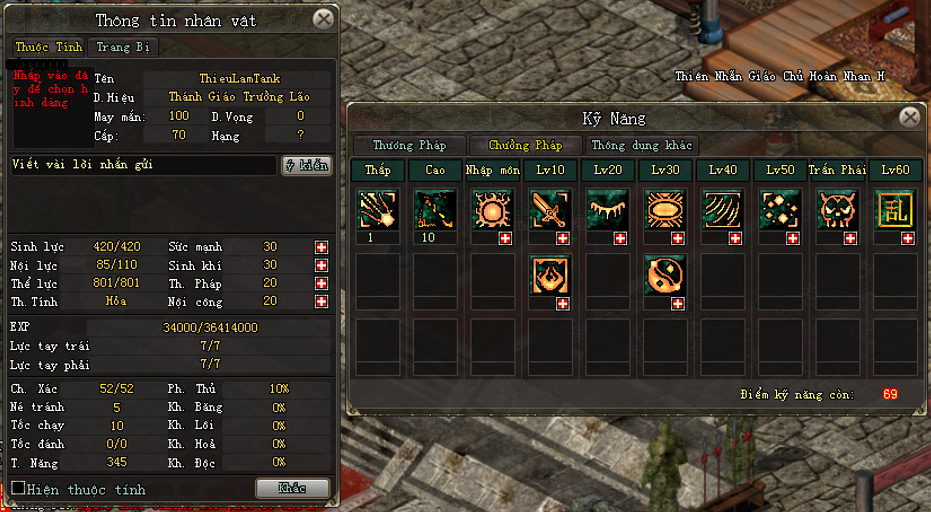Show the Chưởng Pháp skill tab
Viewport: 931px width, 512px height.
click(525, 145)
